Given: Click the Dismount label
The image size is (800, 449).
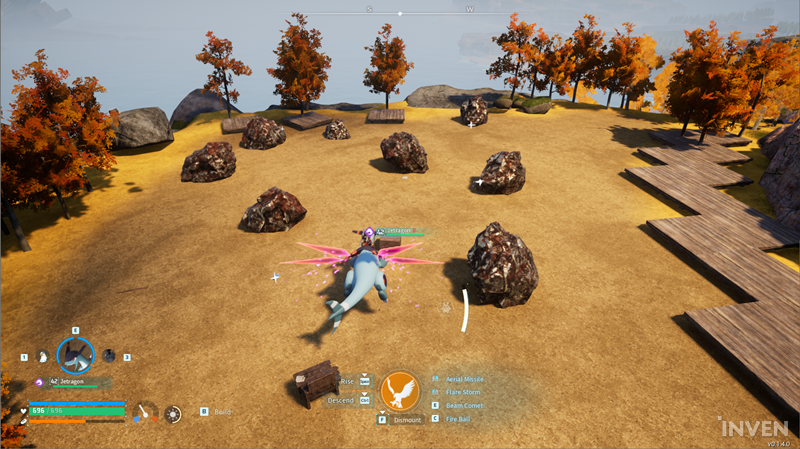Looking at the screenshot, I should pyautogui.click(x=407, y=420).
